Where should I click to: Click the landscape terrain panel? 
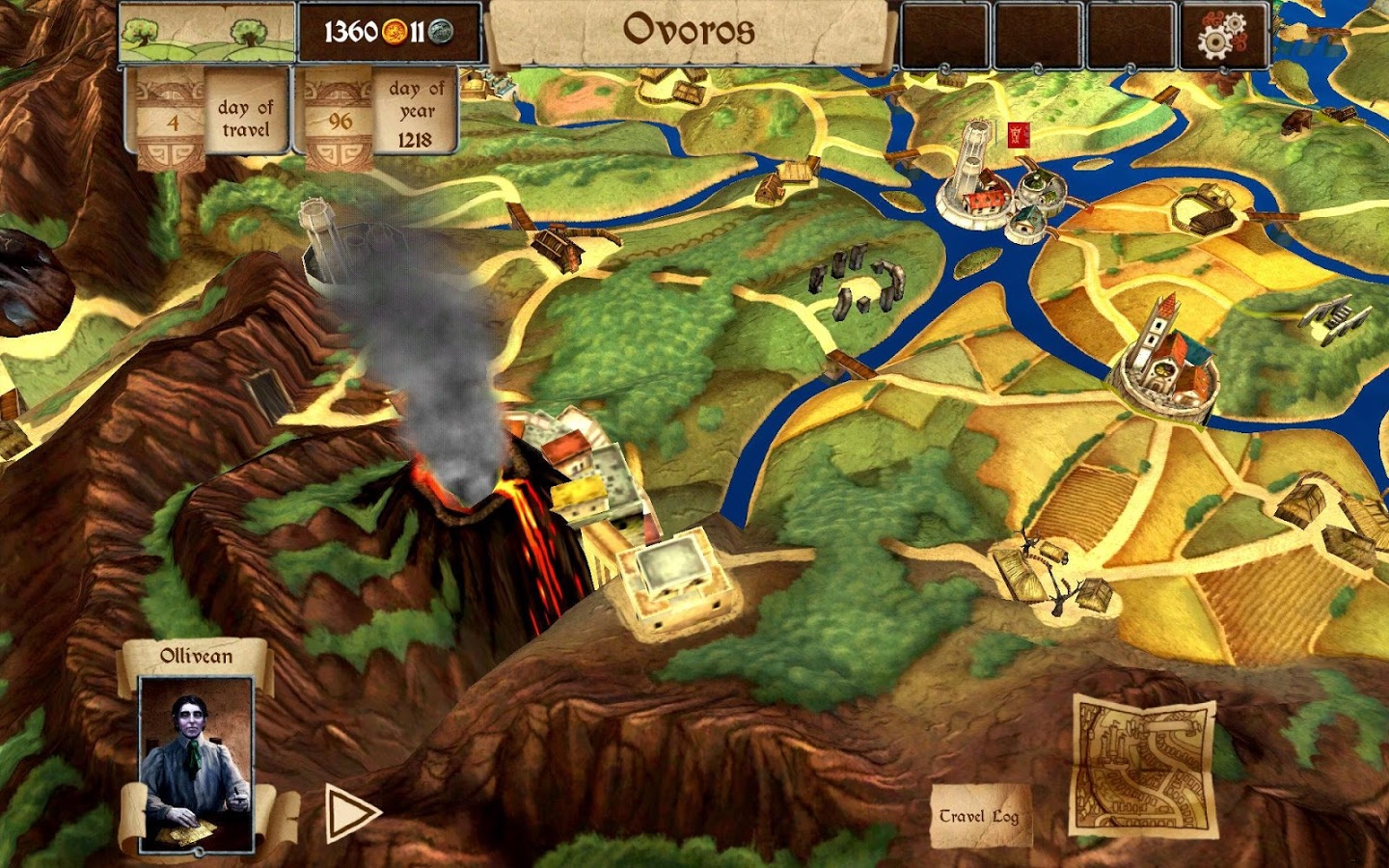[206, 34]
